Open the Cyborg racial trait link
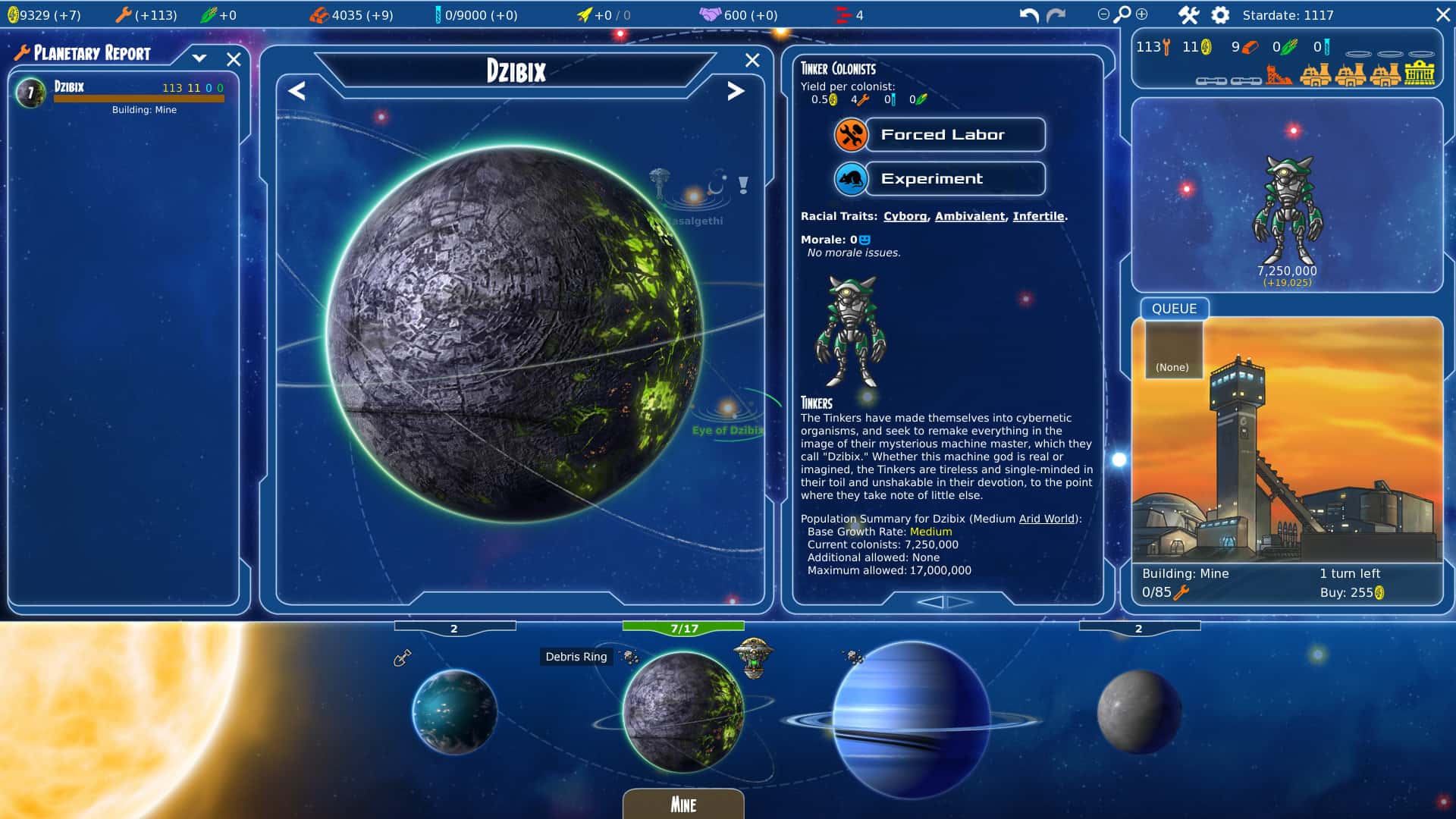Viewport: 1456px width, 819px height. pyautogui.click(x=905, y=216)
